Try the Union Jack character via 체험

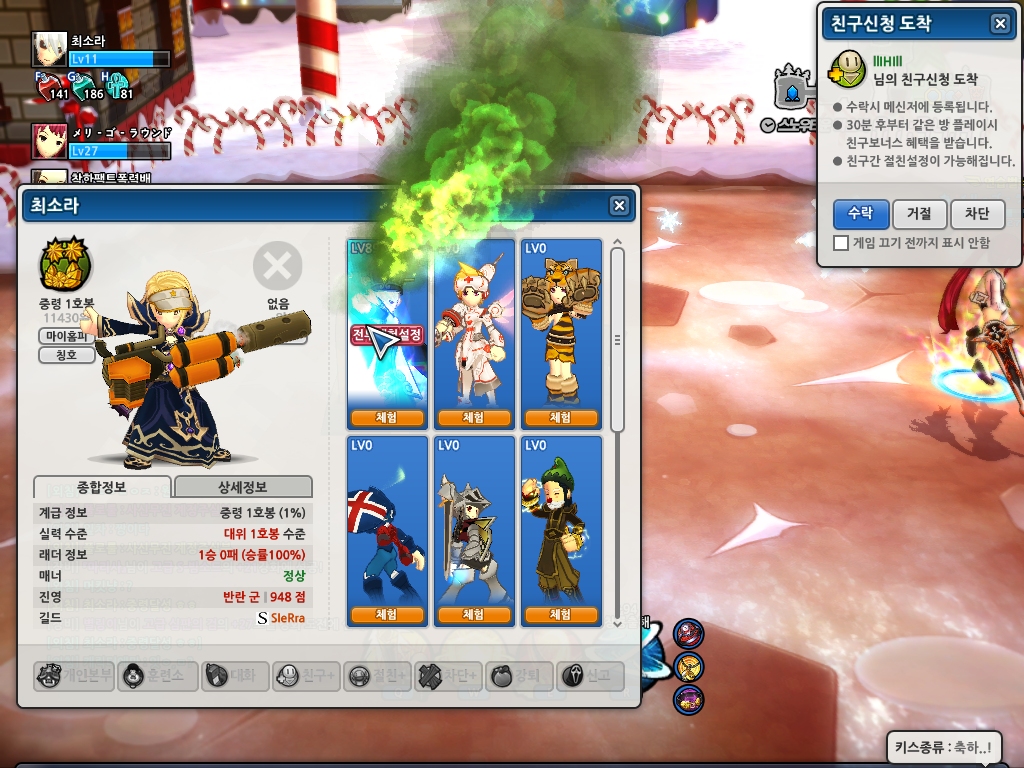coord(386,615)
